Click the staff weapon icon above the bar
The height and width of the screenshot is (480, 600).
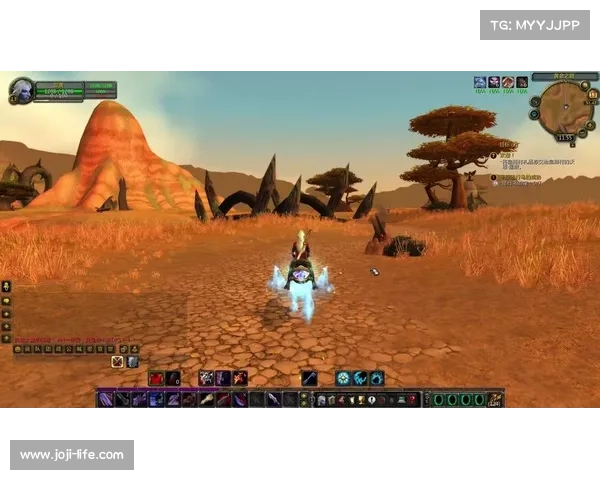coord(310,378)
